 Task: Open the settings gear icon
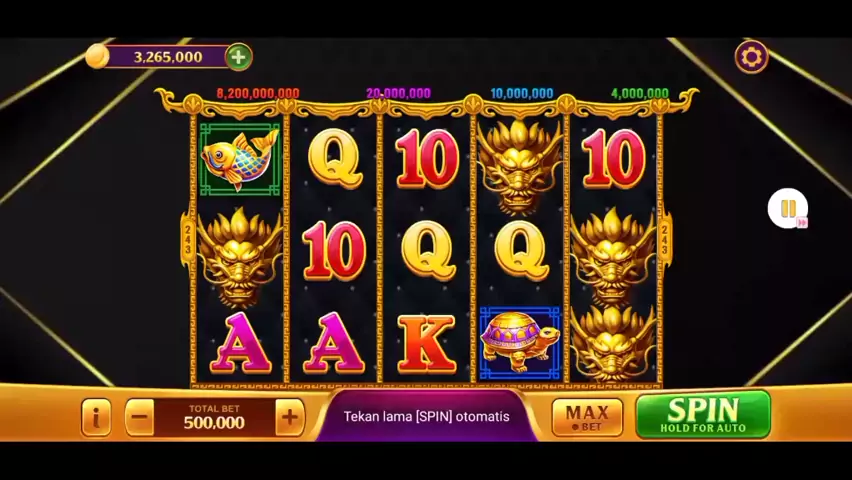751,57
